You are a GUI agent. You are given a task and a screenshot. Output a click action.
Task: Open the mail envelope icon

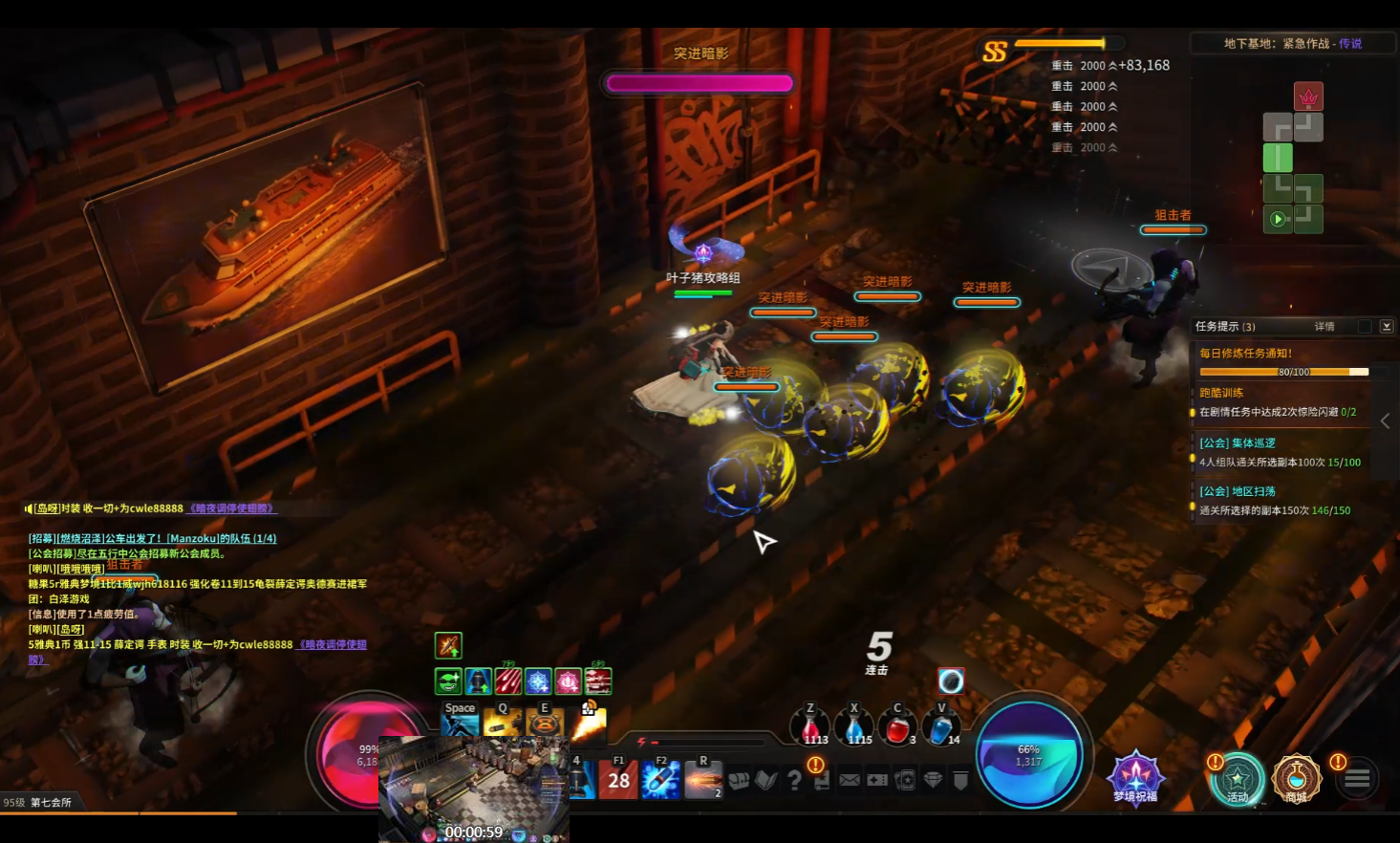850,780
